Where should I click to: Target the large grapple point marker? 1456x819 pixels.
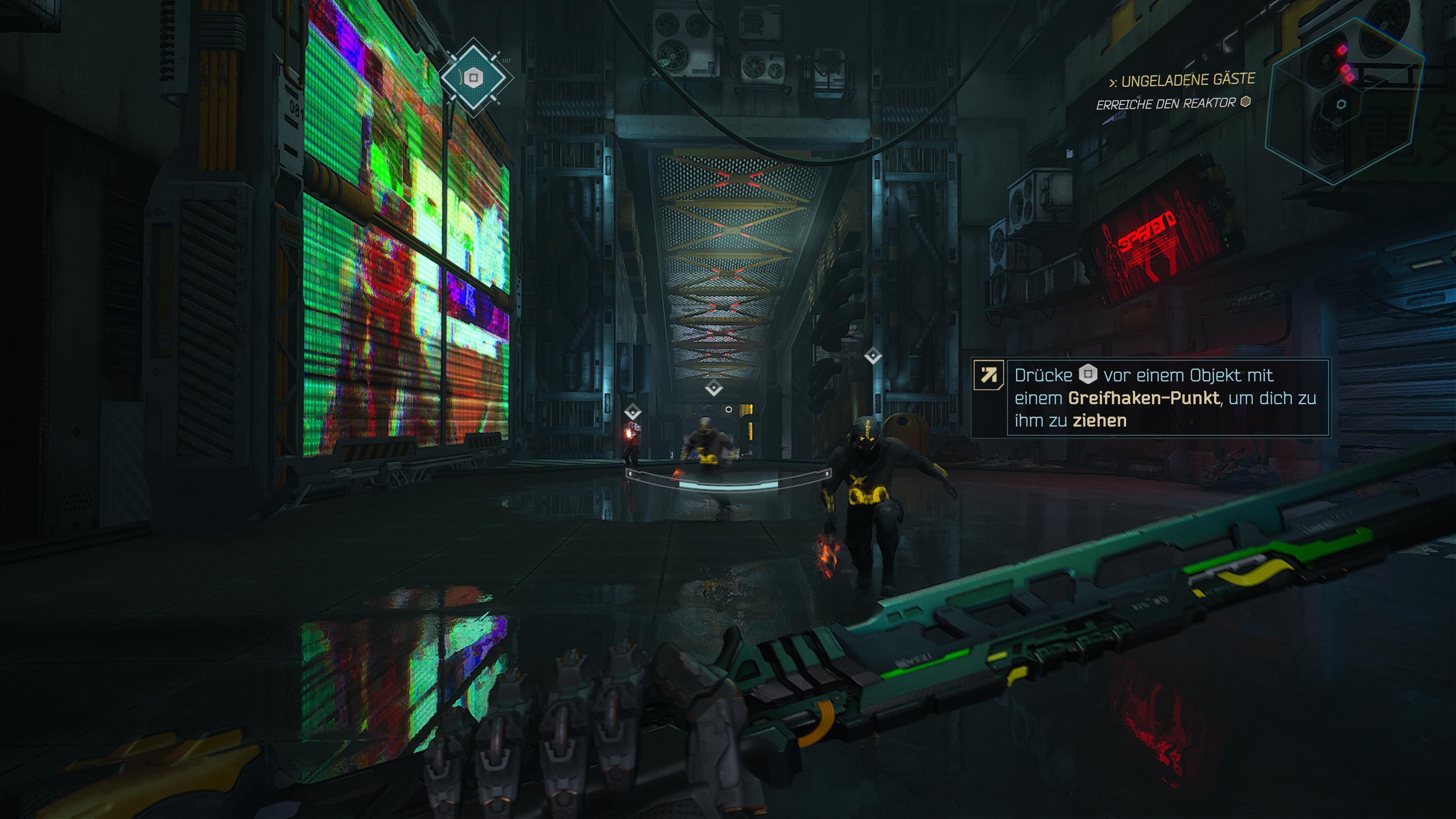(474, 77)
